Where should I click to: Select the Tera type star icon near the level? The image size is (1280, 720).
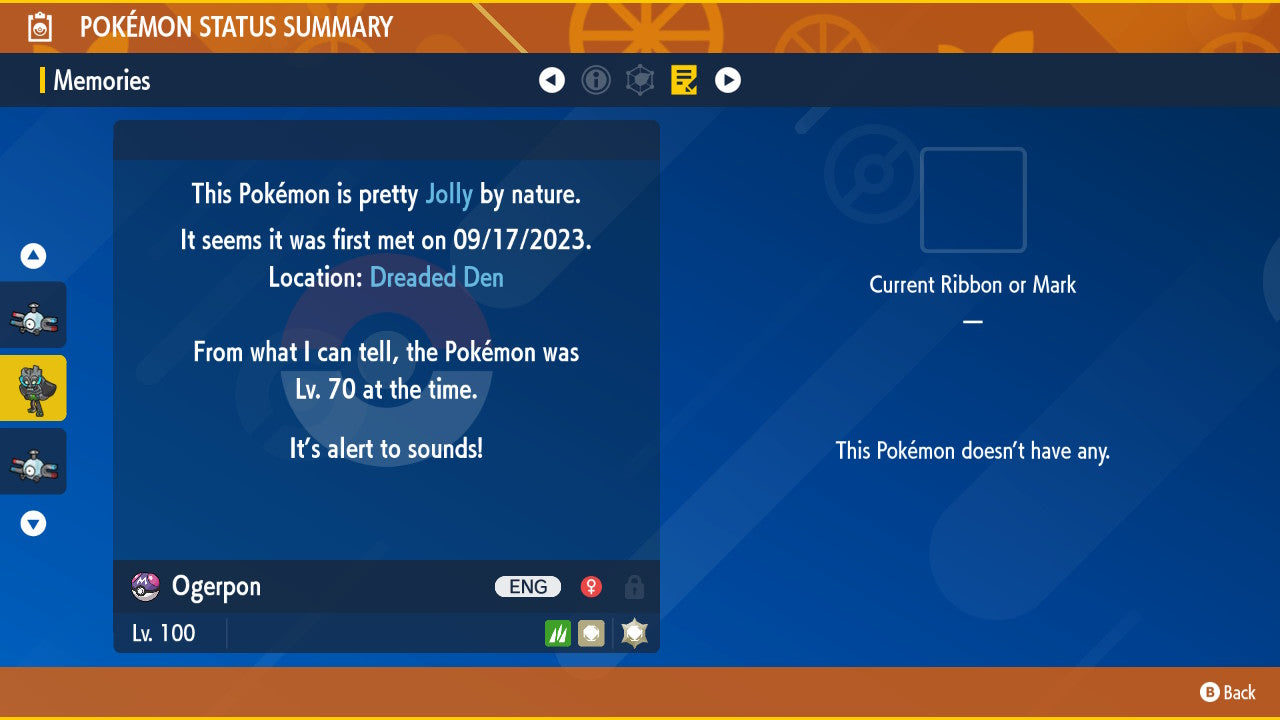click(634, 632)
